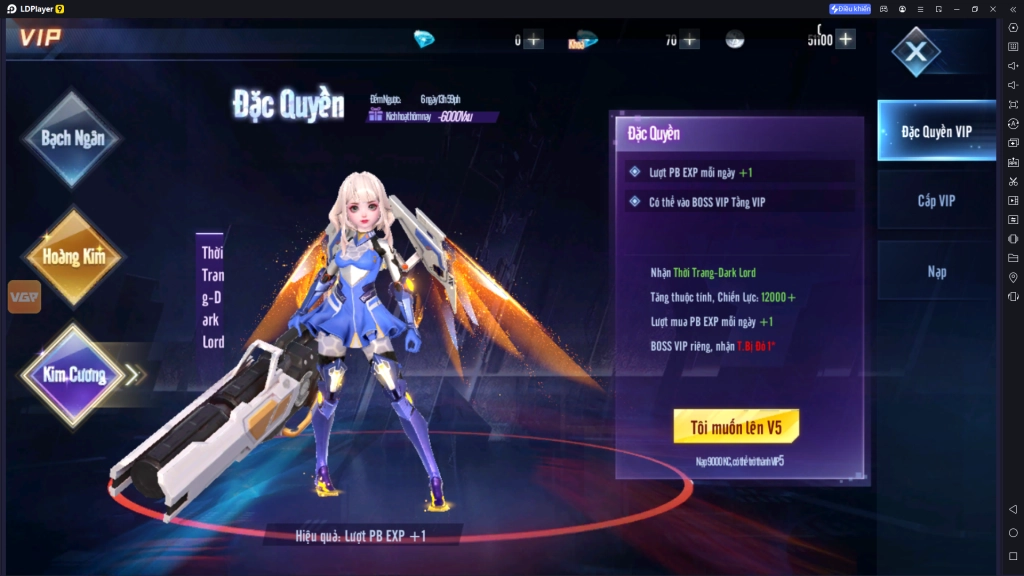Open the VGP side badge
The width and height of the screenshot is (1024, 576).
[24, 297]
